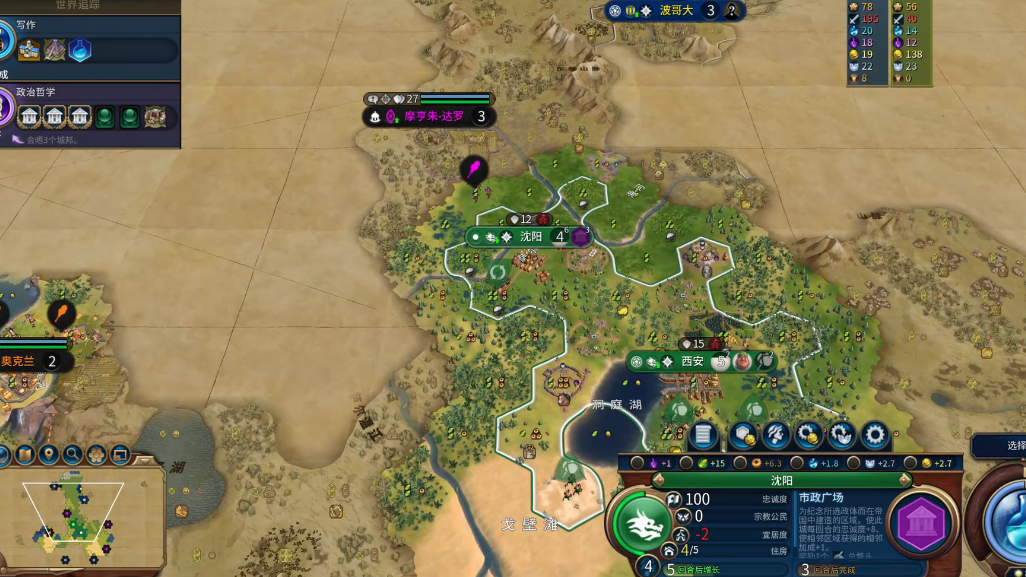Purchase a tile with gold icon
Screen dimensions: 1026x577
742,435
